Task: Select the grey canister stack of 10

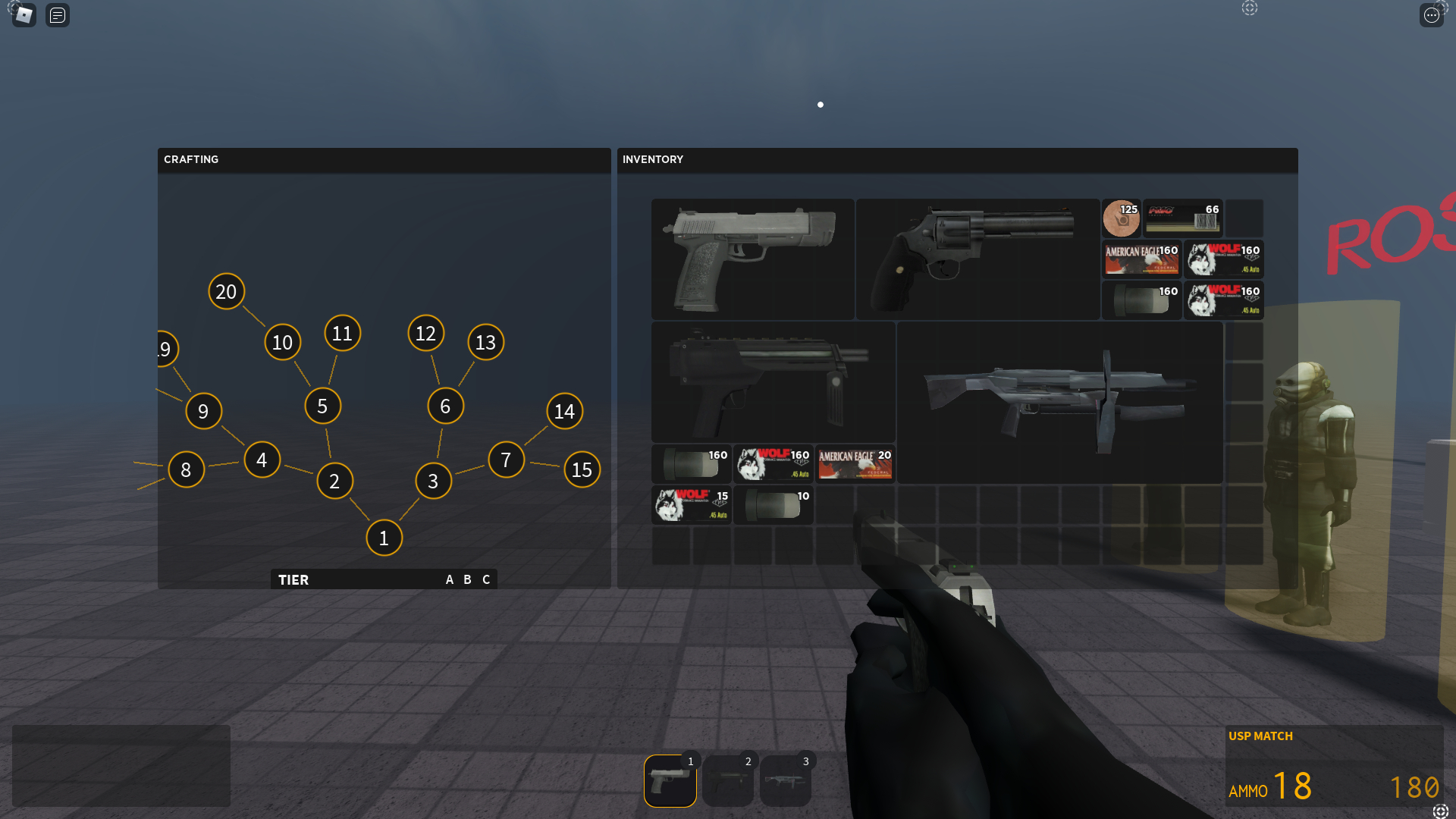Action: point(773,505)
